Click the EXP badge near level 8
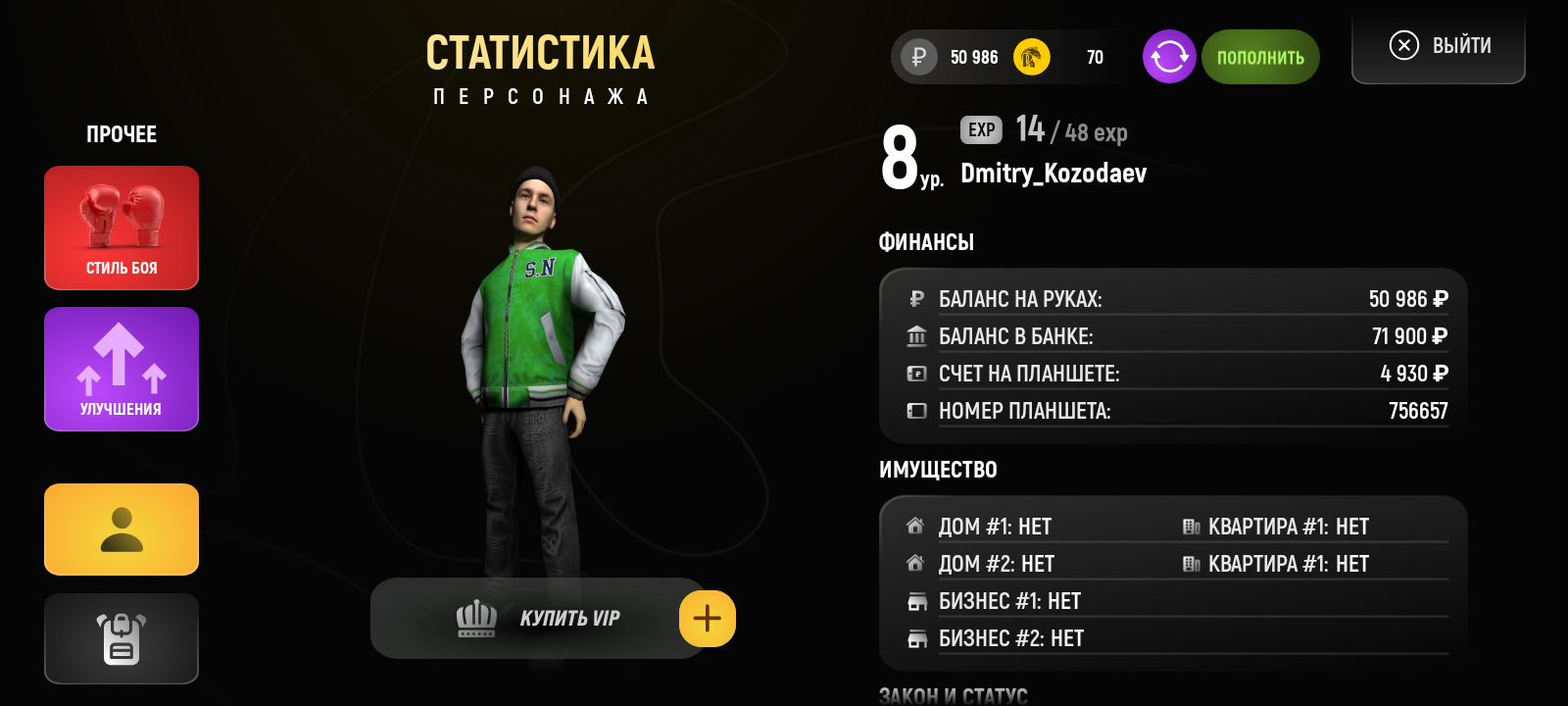 tap(979, 129)
